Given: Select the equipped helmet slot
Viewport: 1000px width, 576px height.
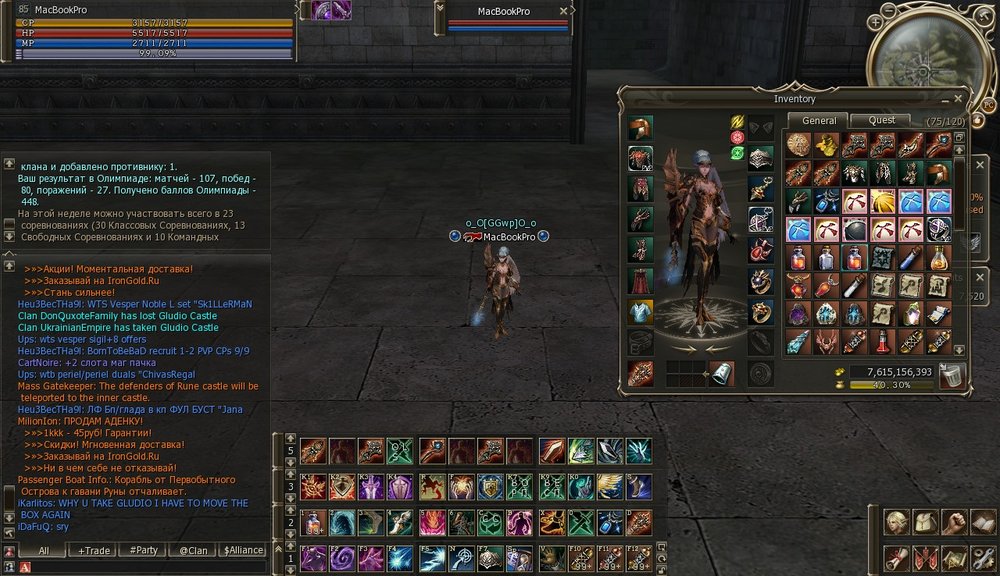Looking at the screenshot, I should pyautogui.click(x=641, y=128).
